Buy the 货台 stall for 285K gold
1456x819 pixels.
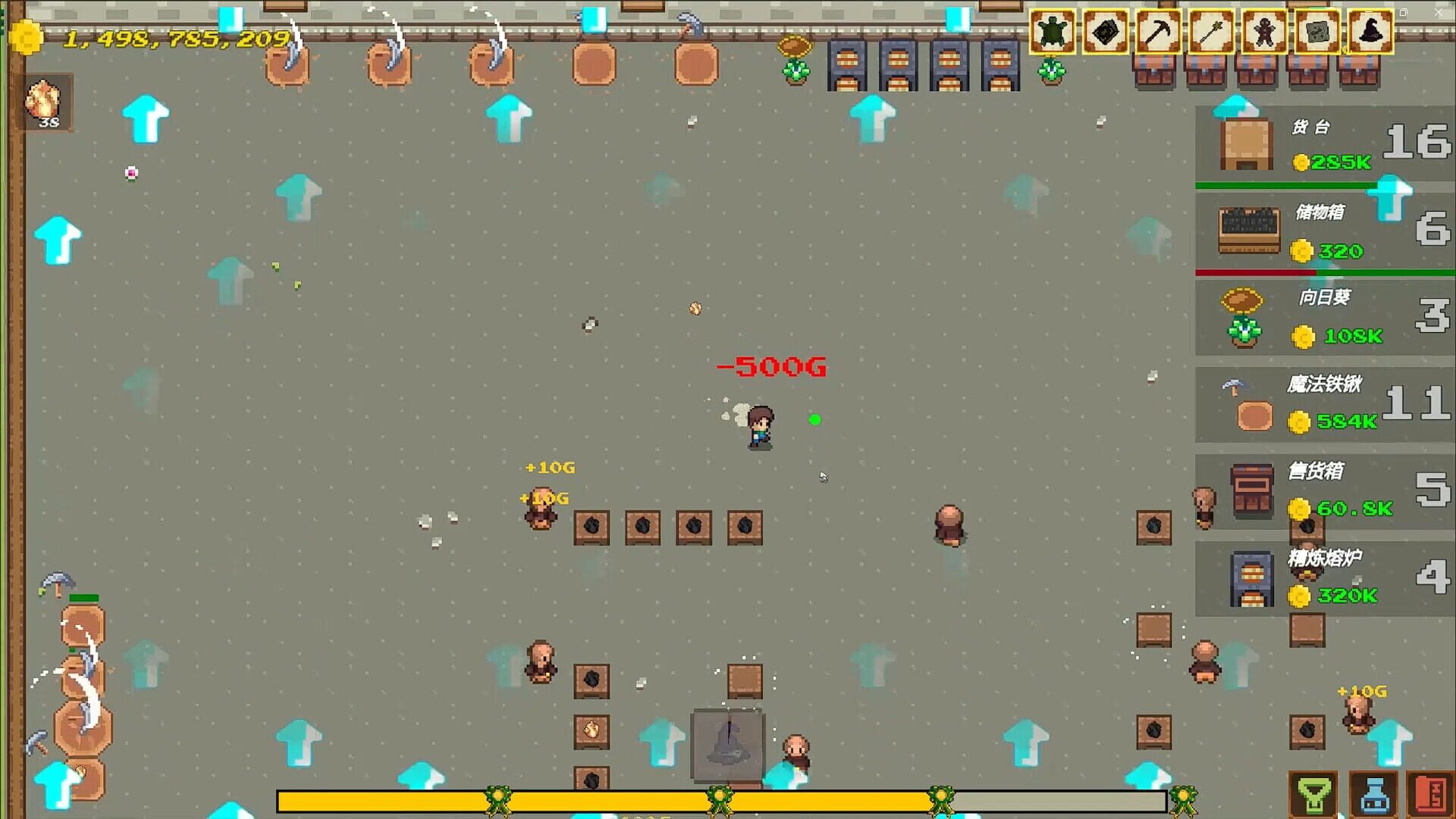click(1323, 144)
